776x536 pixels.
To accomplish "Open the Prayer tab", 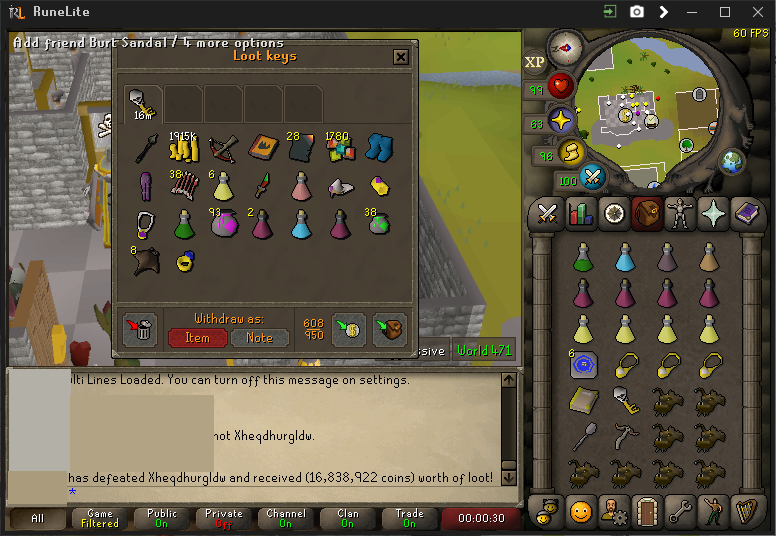I will point(715,215).
